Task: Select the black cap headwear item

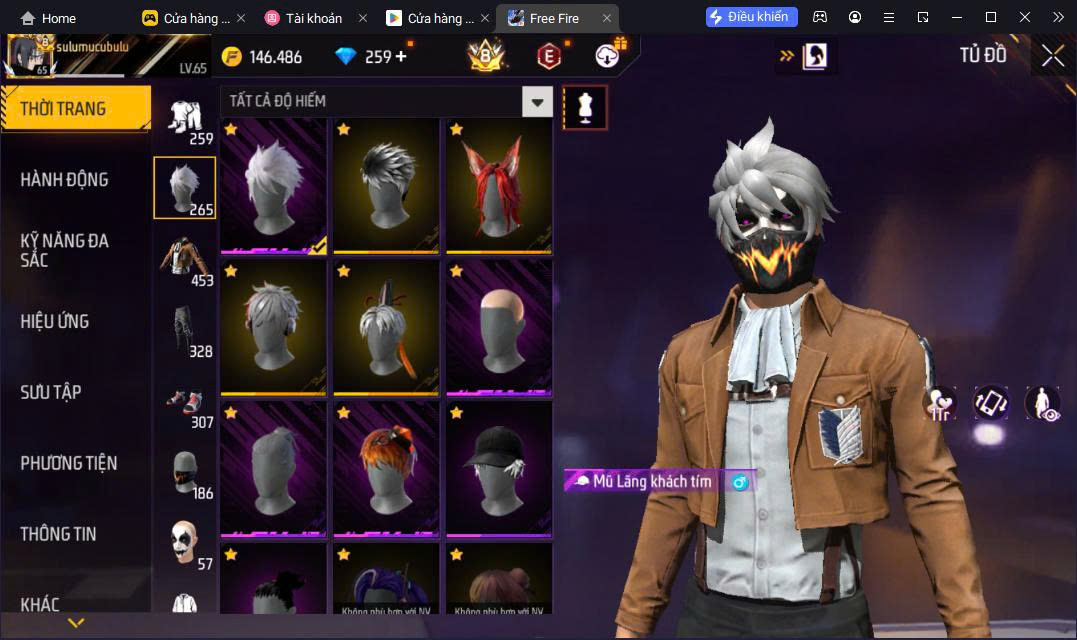Action: [x=498, y=469]
